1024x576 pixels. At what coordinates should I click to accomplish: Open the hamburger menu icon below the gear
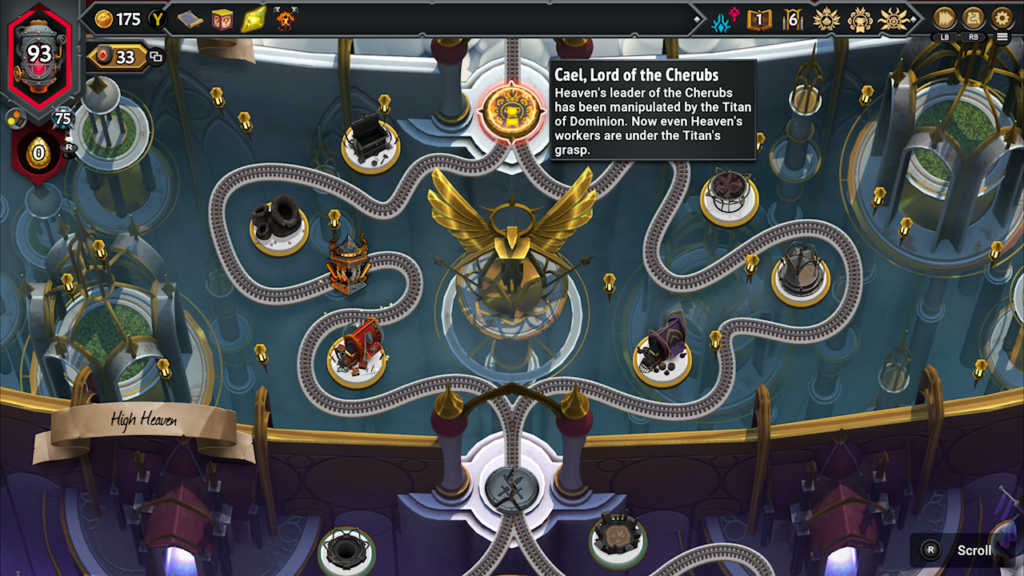[1003, 38]
